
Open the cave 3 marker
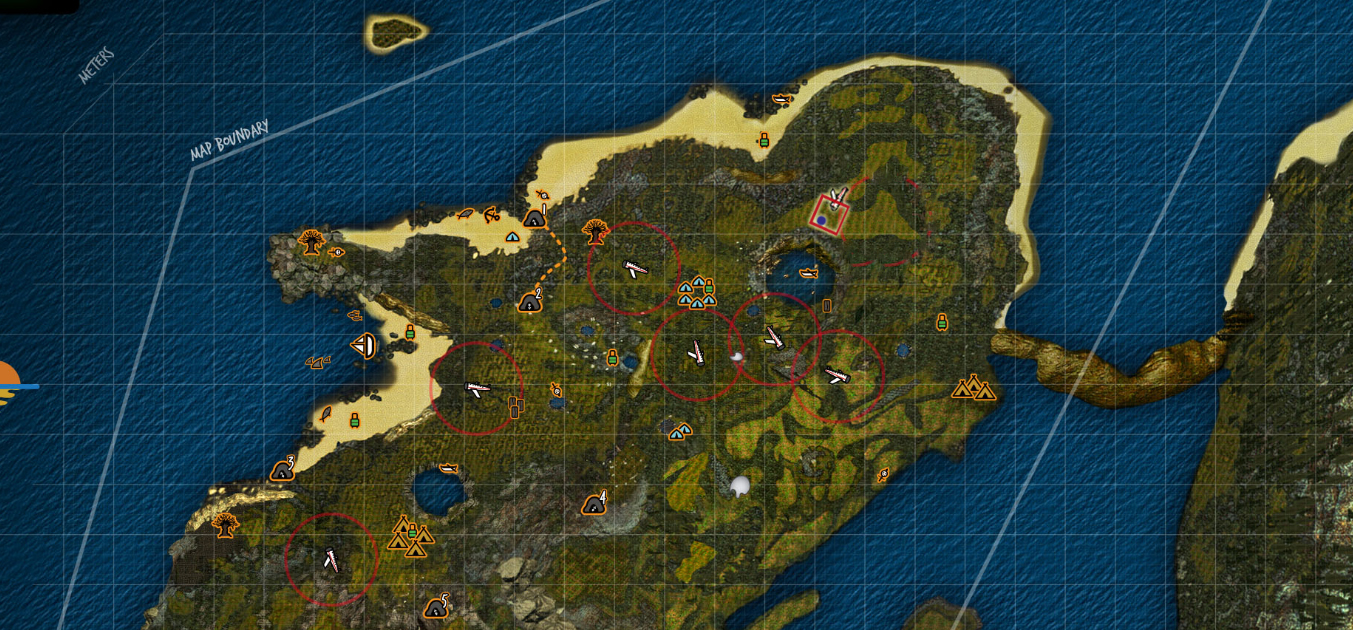pos(283,469)
